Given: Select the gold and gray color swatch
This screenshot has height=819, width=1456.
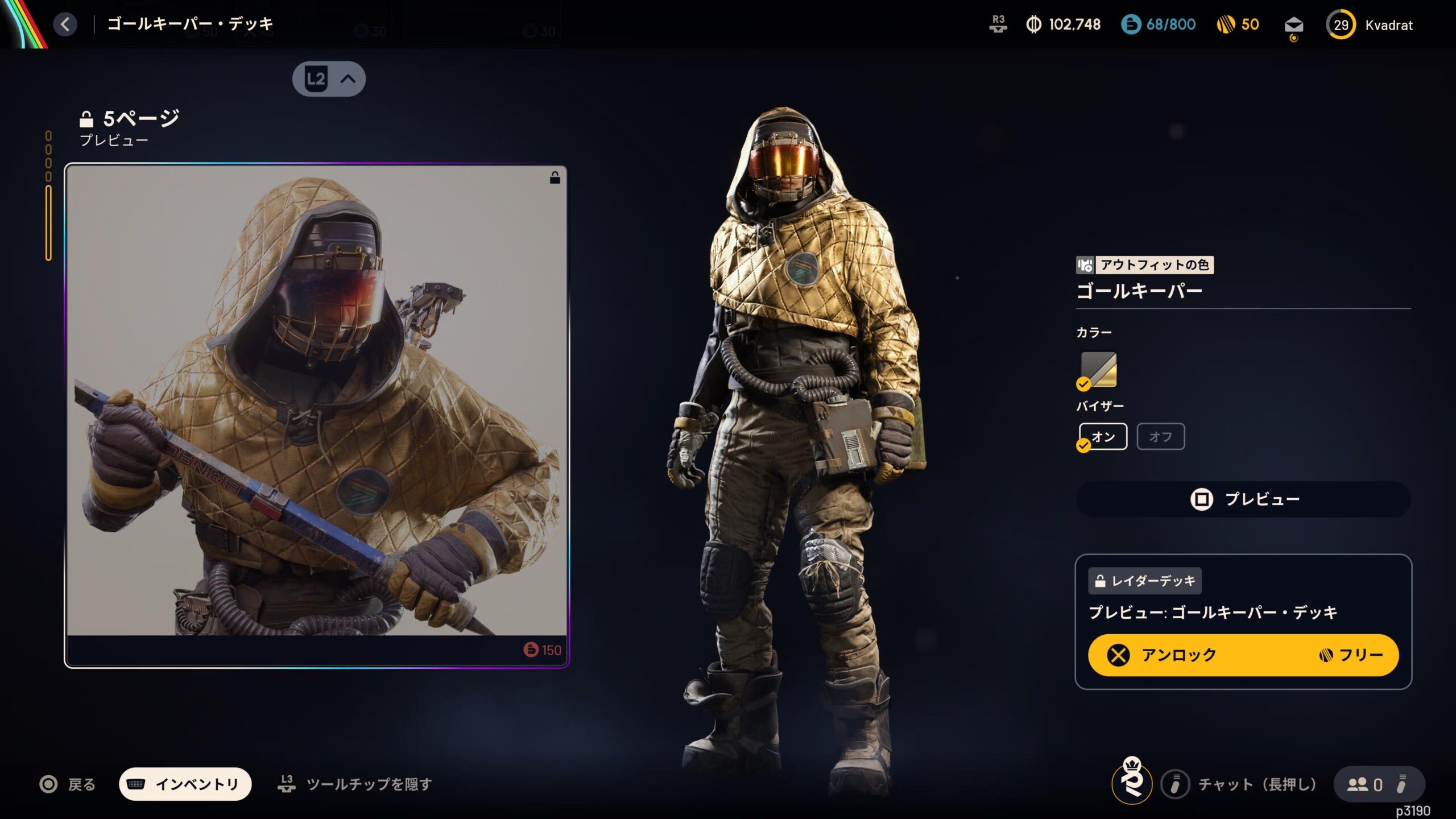Looking at the screenshot, I should [x=1098, y=370].
